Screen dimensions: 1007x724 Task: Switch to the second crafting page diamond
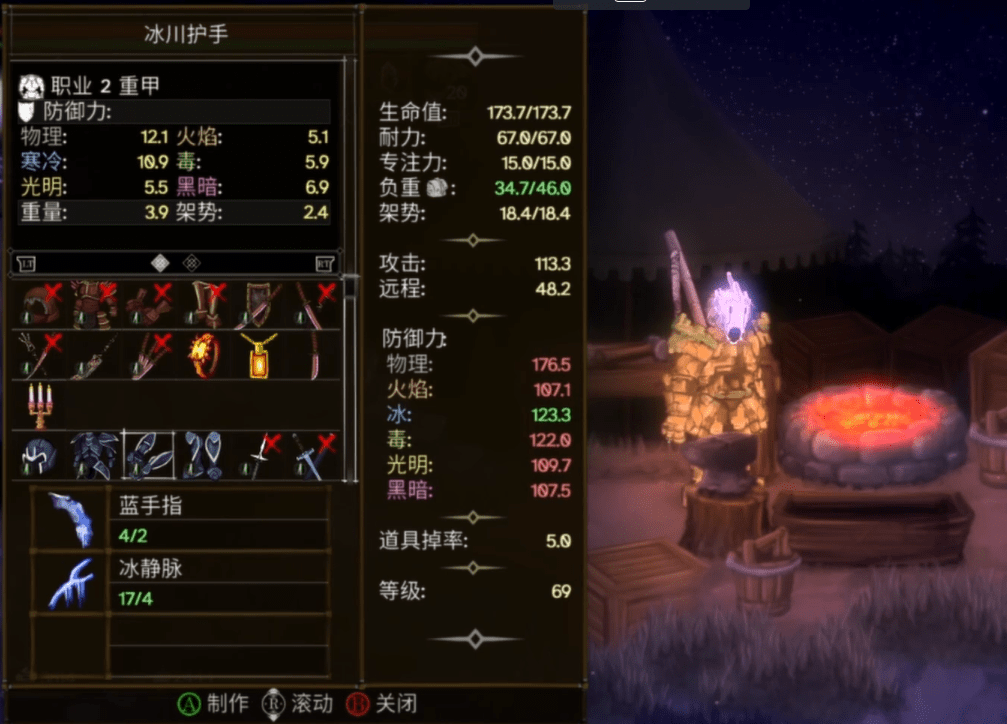[192, 263]
